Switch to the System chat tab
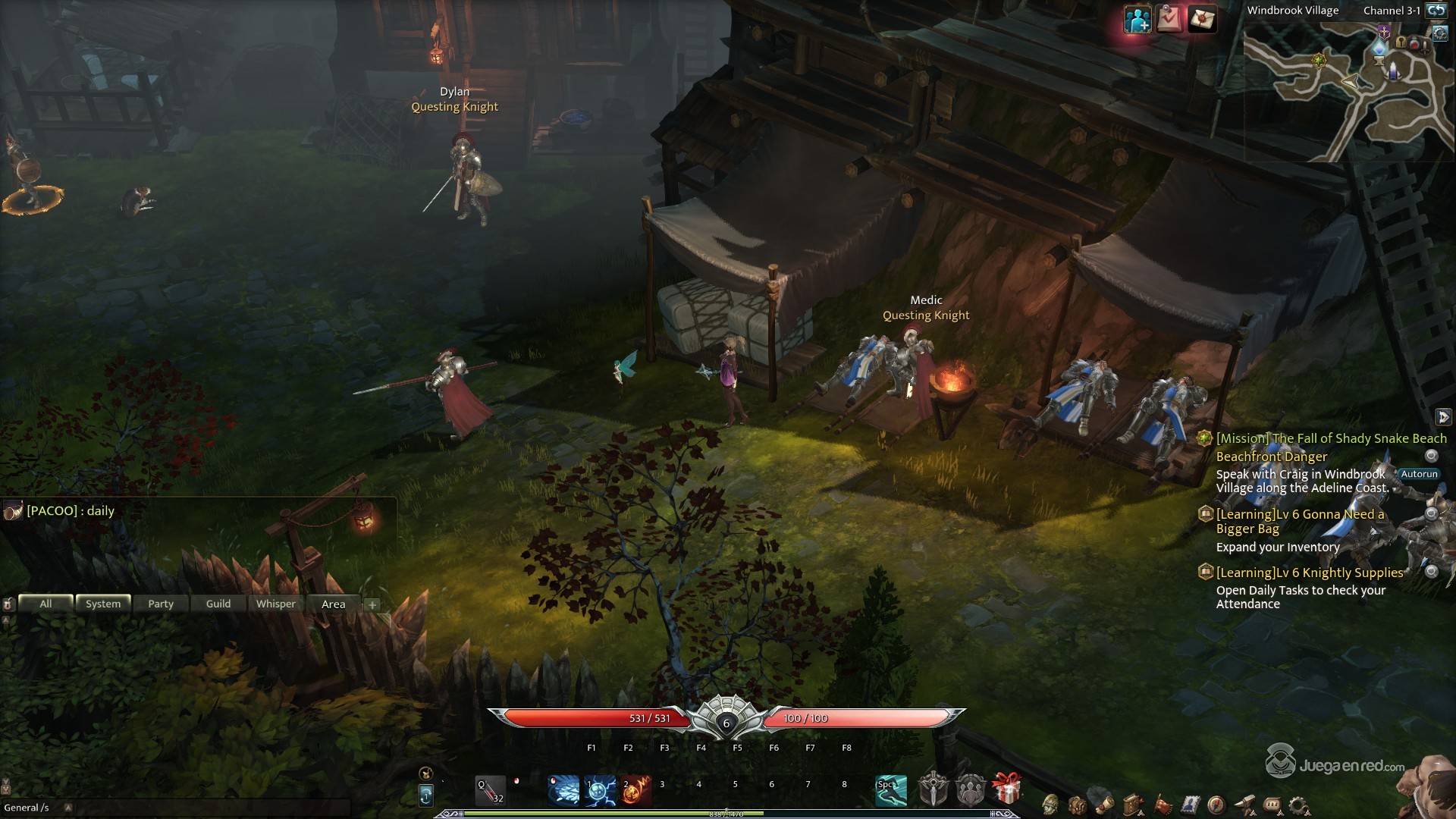Viewport: 1456px width, 819px height. pyautogui.click(x=103, y=604)
